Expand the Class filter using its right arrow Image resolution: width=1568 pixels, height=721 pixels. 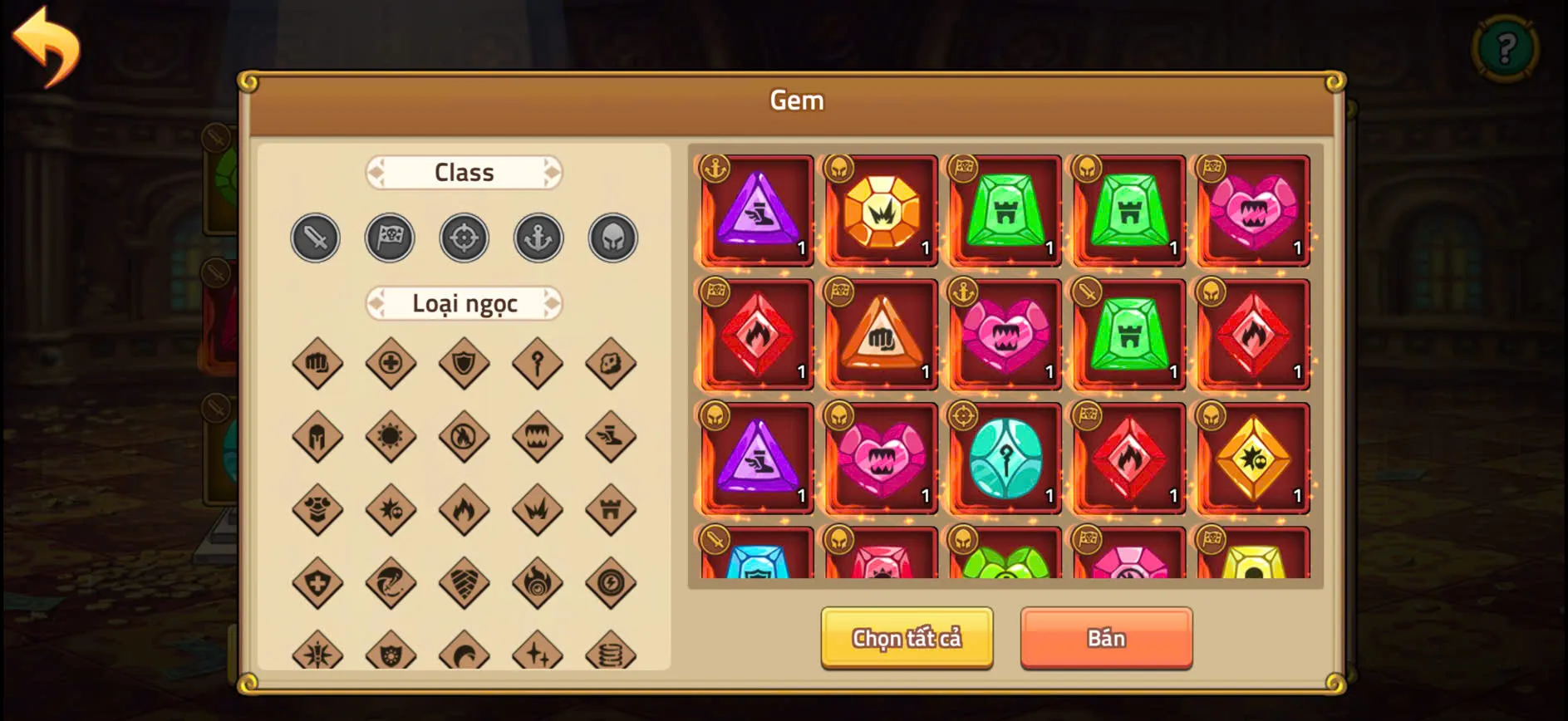click(553, 172)
